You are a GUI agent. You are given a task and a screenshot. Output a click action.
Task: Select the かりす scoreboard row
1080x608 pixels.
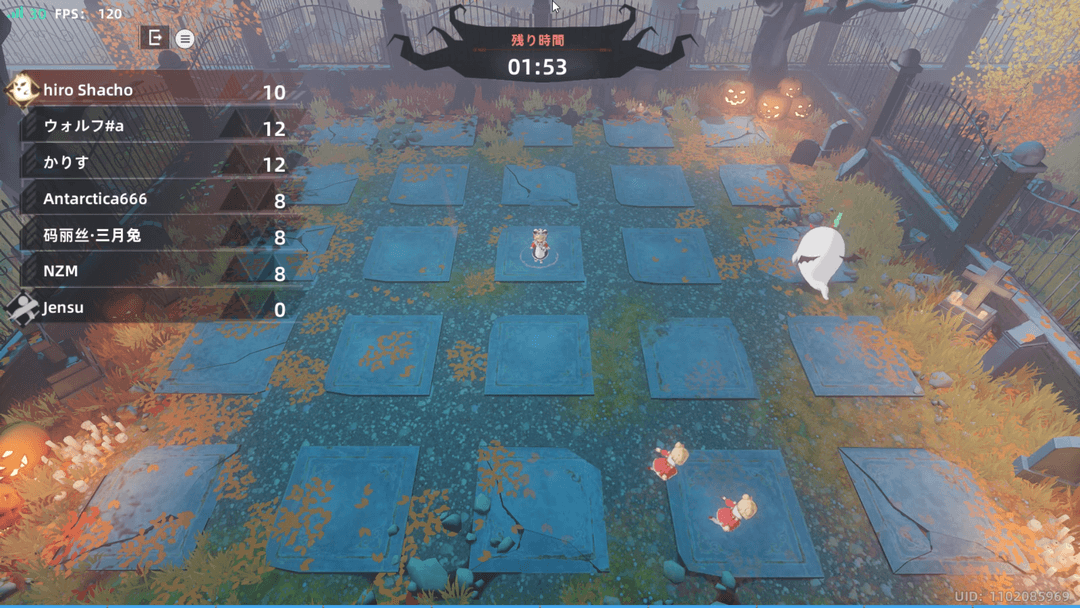pos(150,163)
